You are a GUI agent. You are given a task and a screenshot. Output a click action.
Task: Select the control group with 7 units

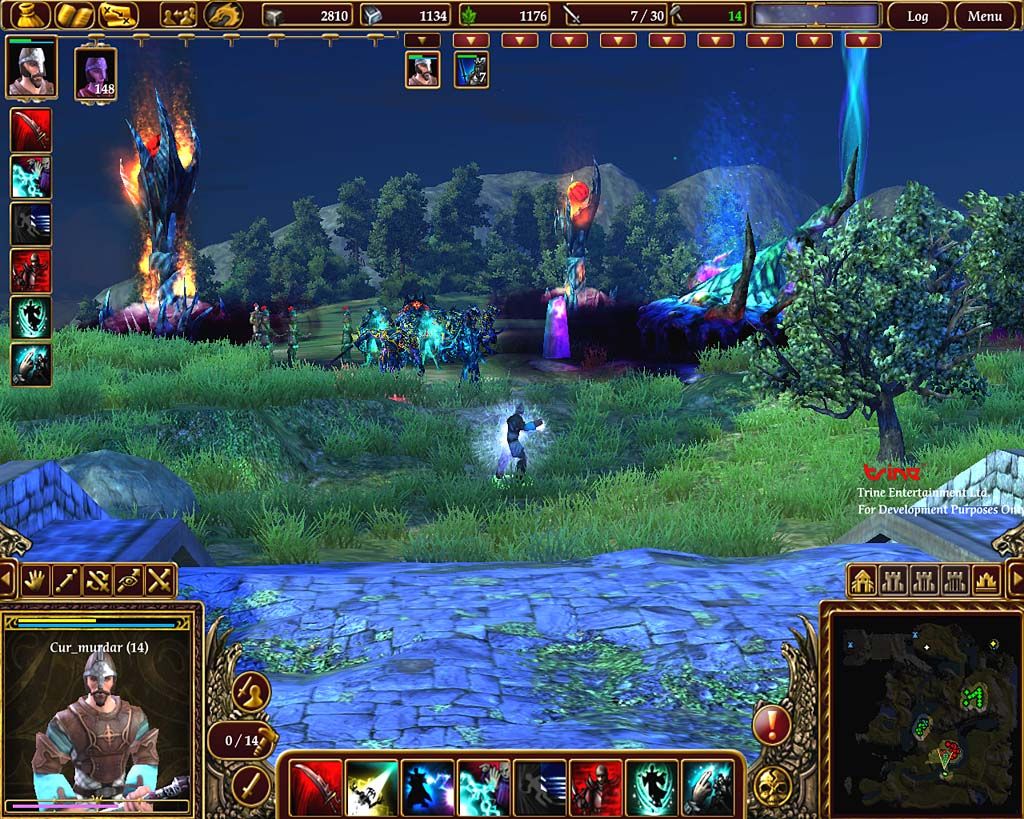click(x=471, y=70)
